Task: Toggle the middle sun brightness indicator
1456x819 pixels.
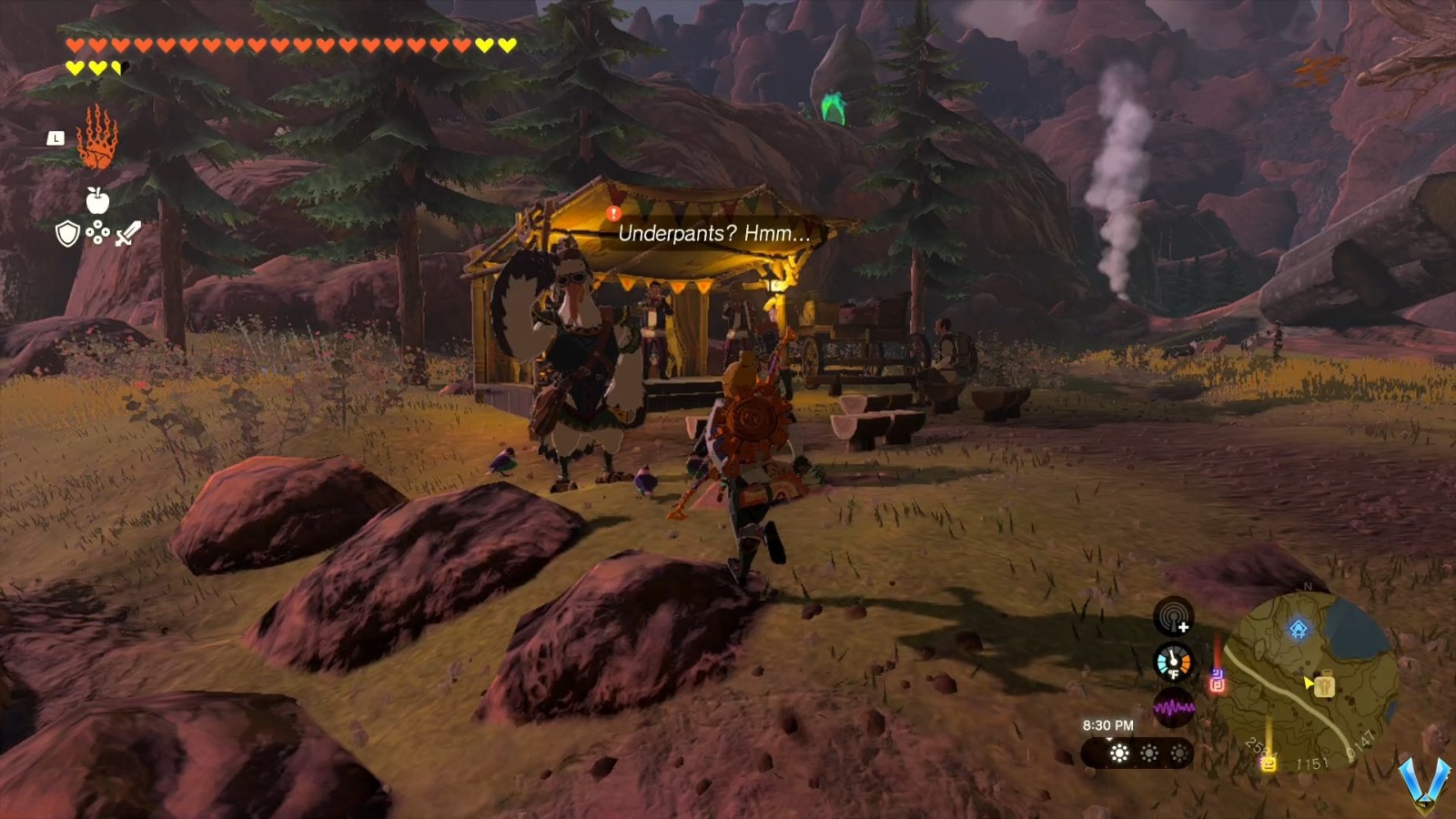Action: (x=1149, y=751)
